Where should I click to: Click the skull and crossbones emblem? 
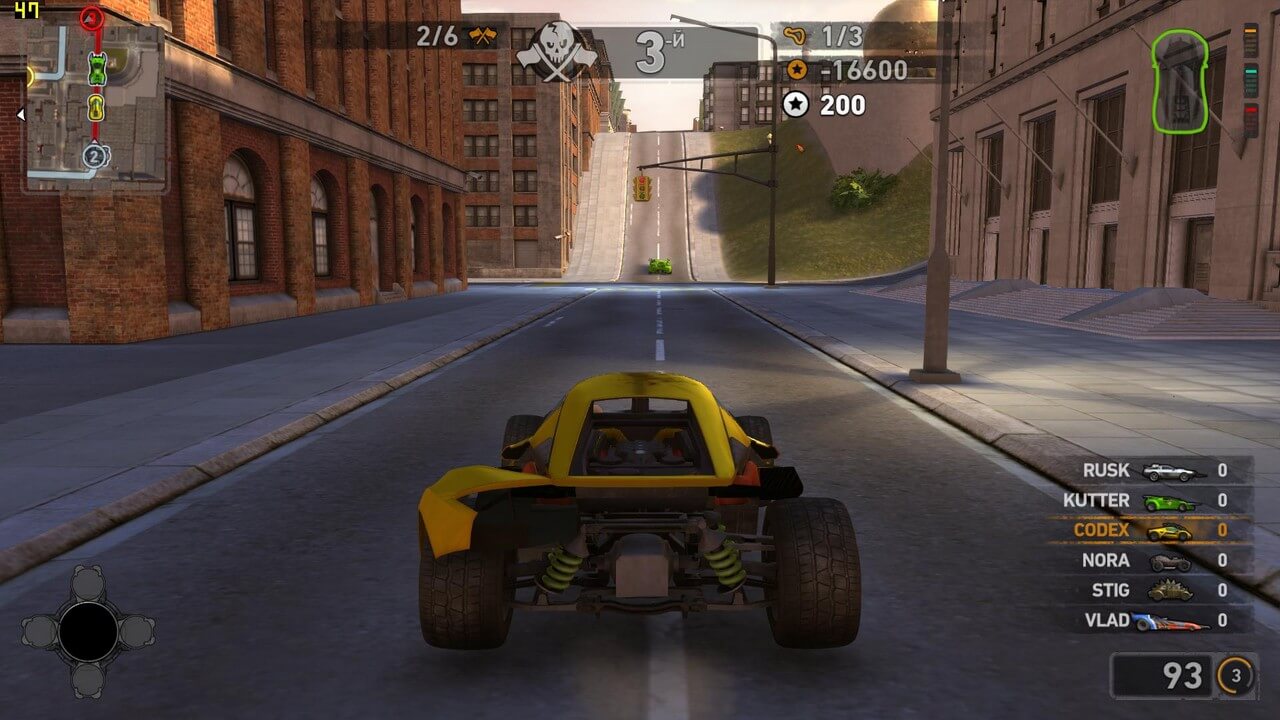pos(556,50)
